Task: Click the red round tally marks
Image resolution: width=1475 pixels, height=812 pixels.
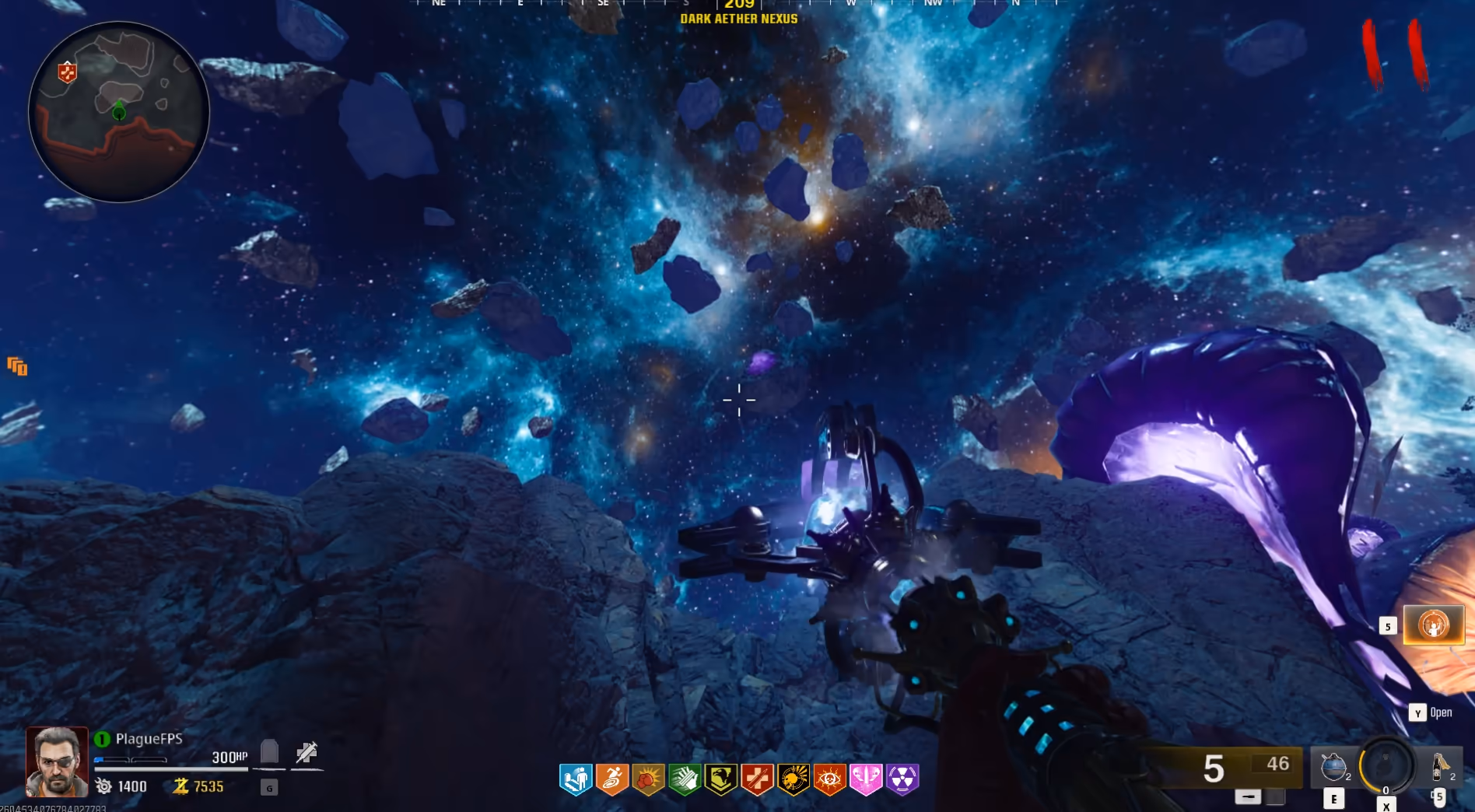Action: click(x=1395, y=54)
